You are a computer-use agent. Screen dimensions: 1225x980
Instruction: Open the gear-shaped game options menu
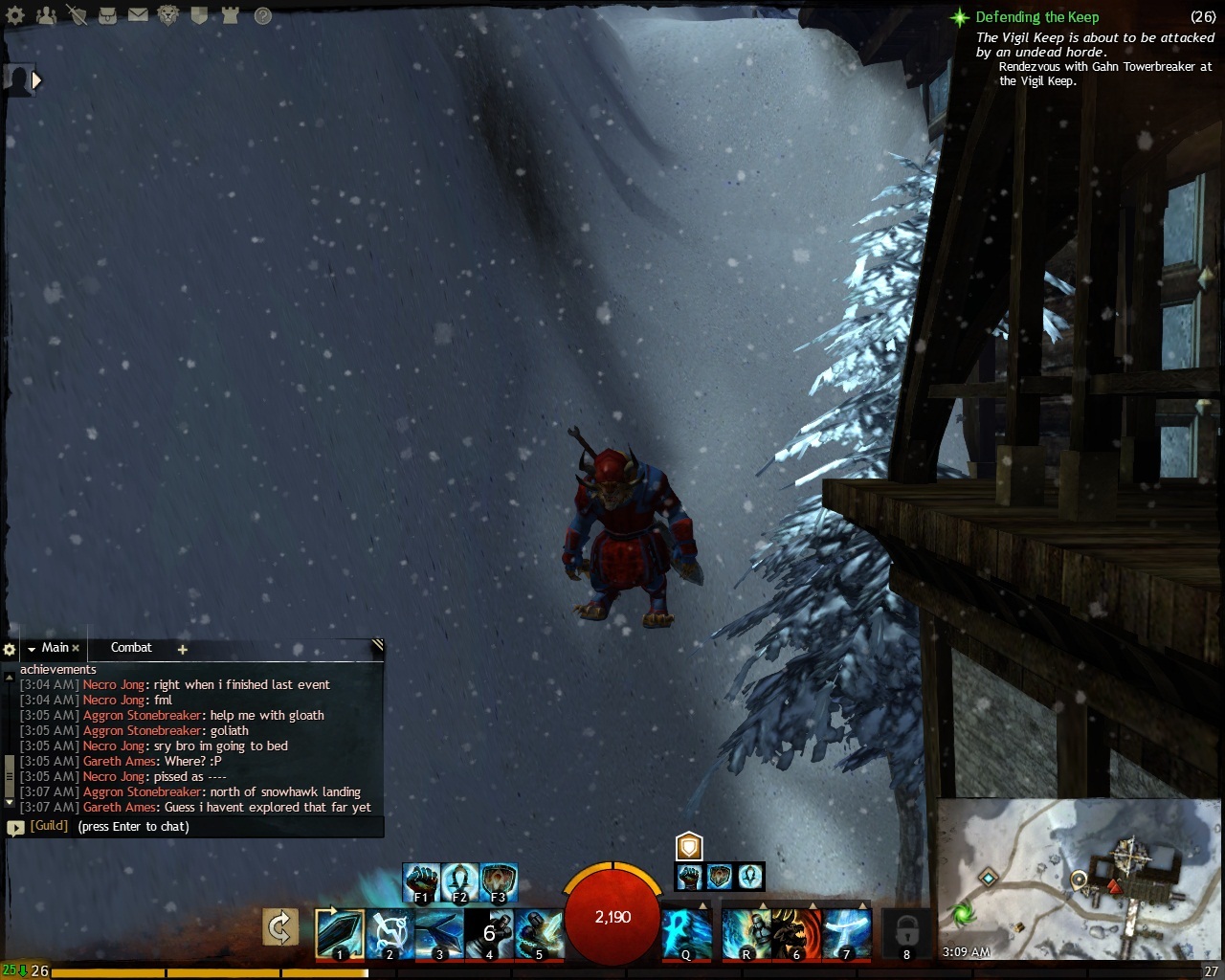coord(15,15)
